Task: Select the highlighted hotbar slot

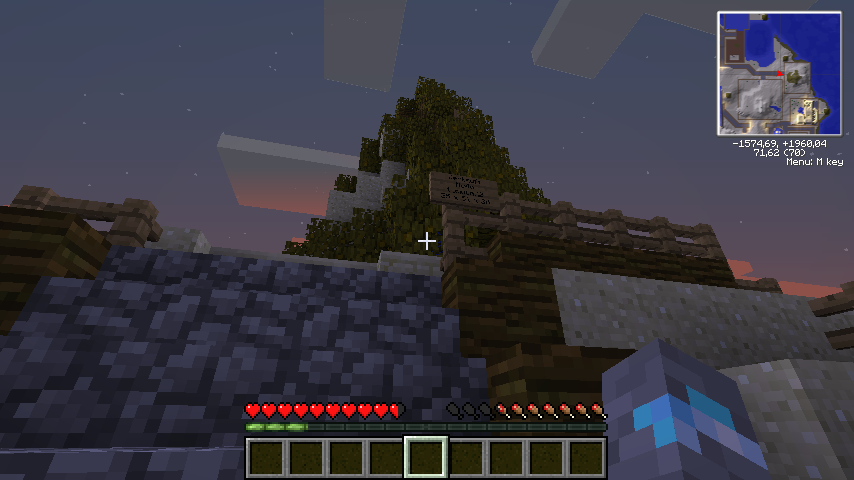Action: [x=426, y=457]
